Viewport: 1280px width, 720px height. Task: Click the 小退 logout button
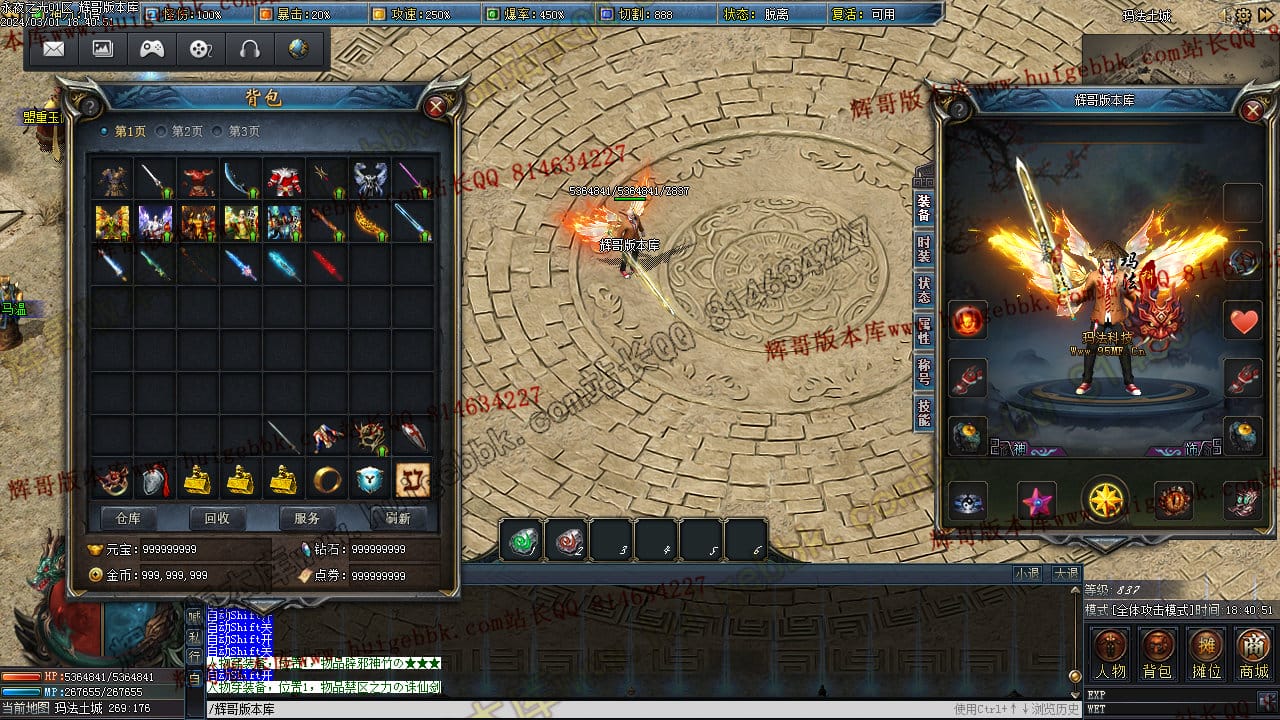tap(1027, 574)
